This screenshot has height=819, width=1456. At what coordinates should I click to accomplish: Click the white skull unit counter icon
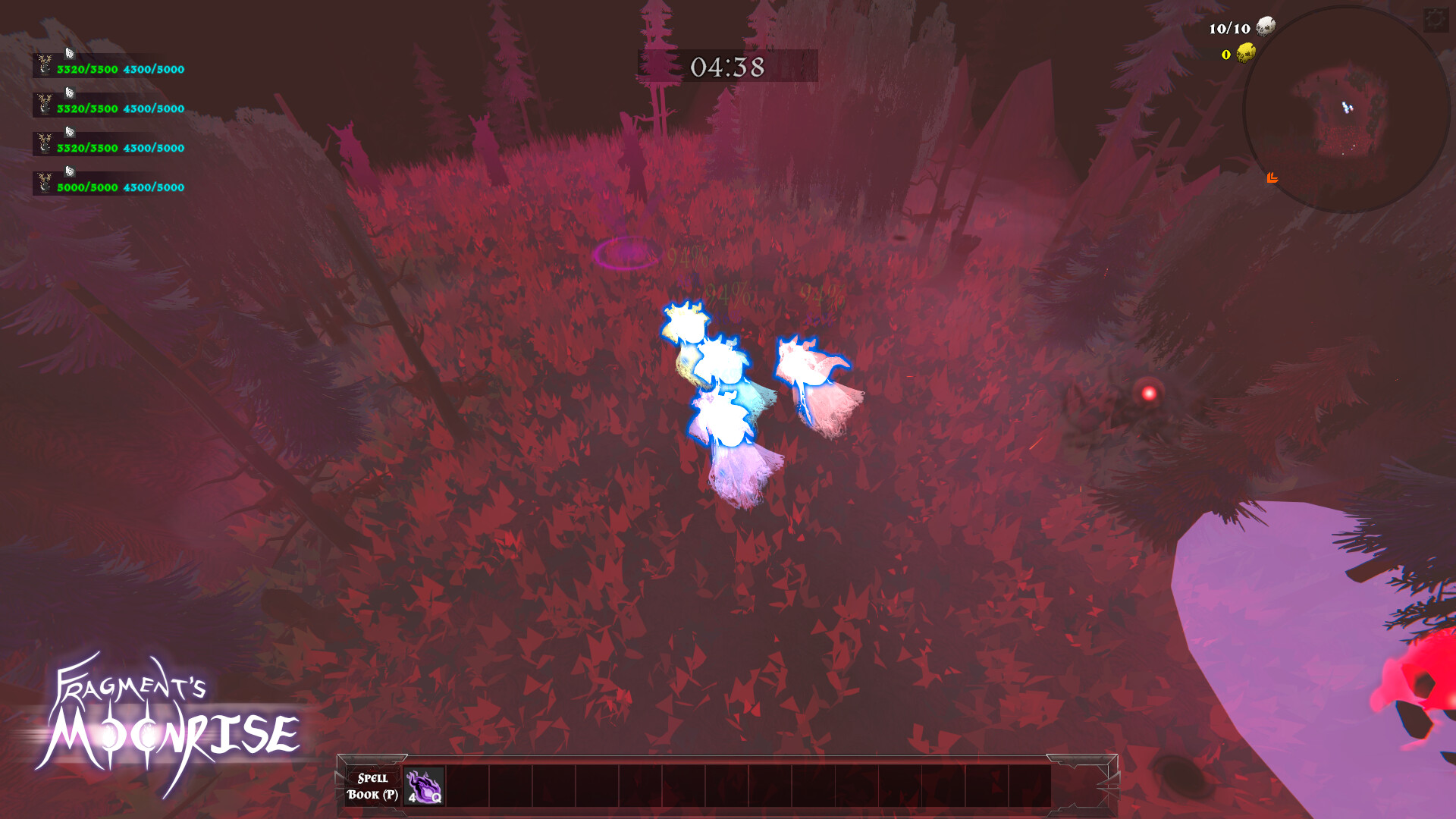1266,27
